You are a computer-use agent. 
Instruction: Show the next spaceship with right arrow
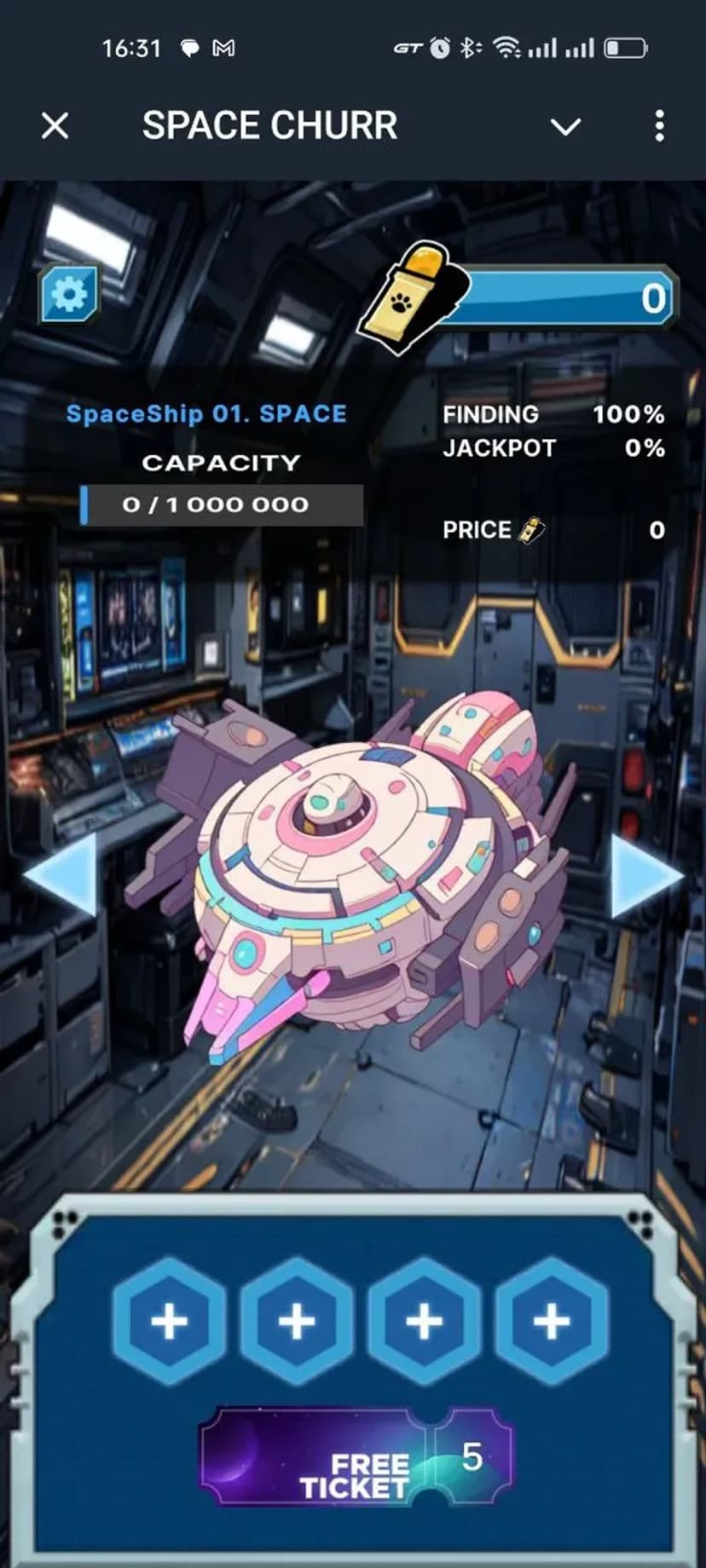coord(645,876)
